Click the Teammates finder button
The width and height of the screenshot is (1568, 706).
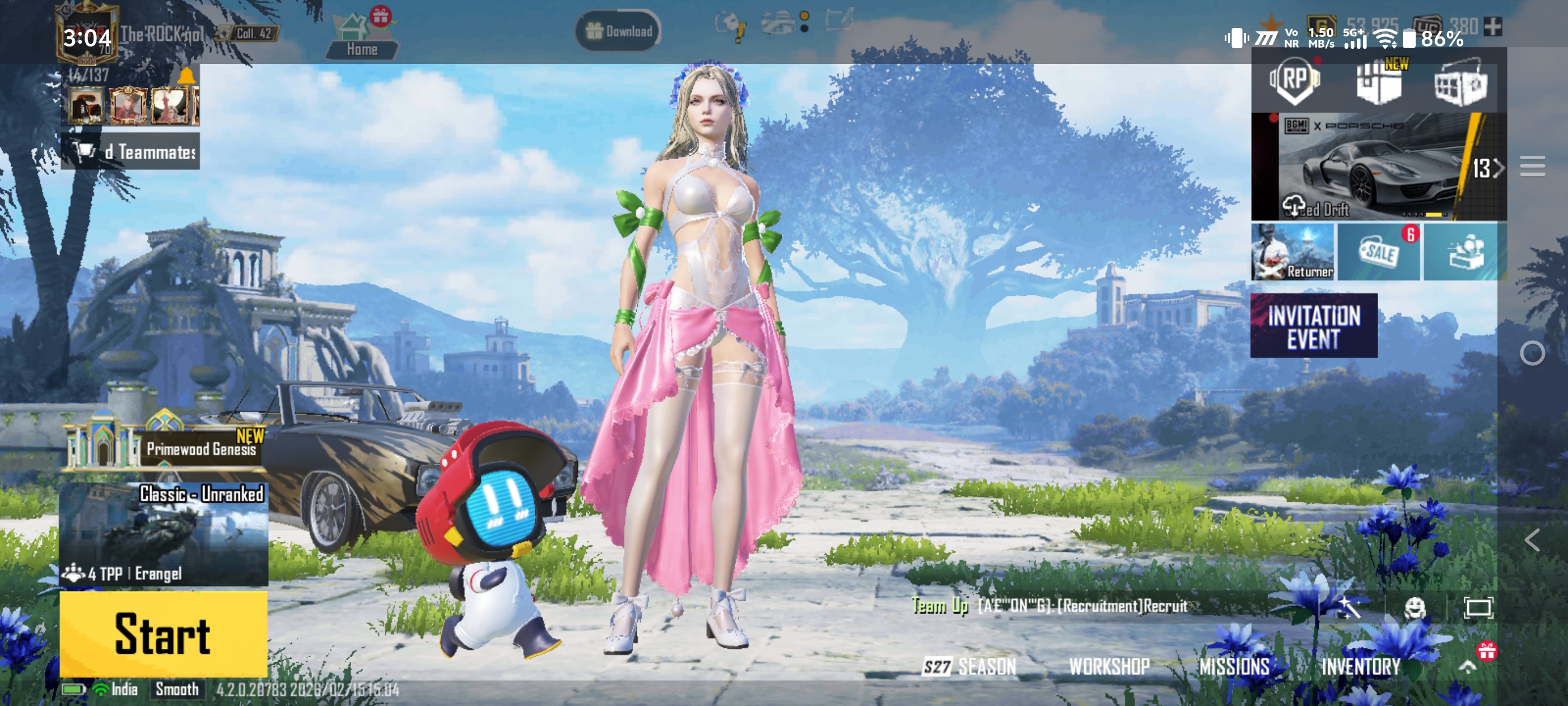(130, 151)
